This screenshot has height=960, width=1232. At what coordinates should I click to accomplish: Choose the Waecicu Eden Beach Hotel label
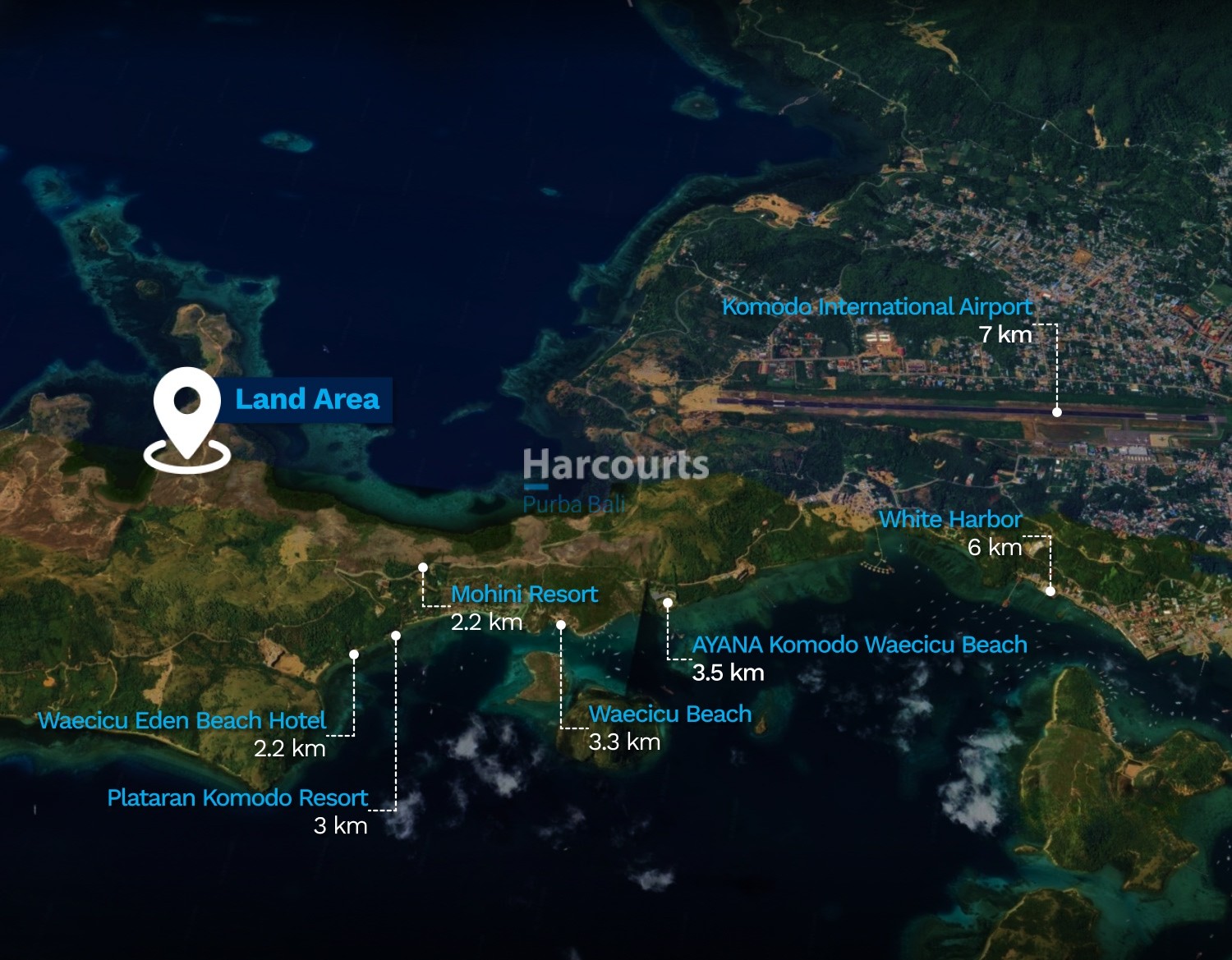click(x=182, y=720)
